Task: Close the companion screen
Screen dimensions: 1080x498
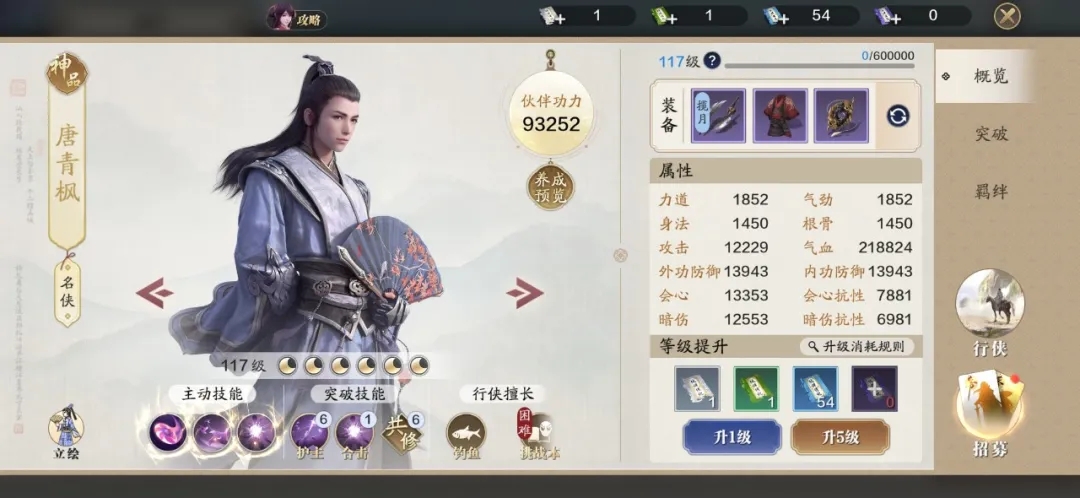Action: pyautogui.click(x=1006, y=16)
